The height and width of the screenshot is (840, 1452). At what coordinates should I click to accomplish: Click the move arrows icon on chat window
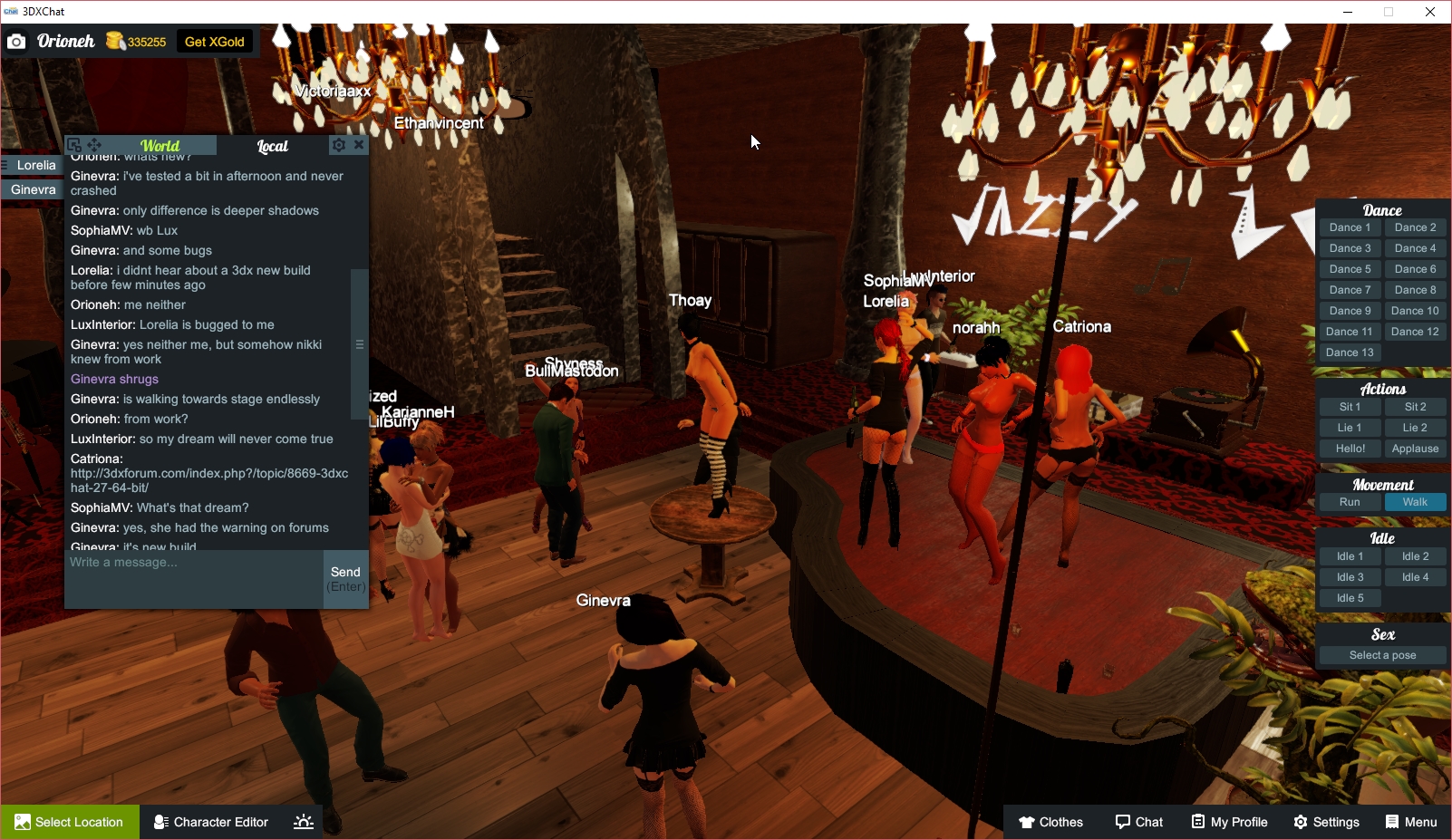[x=92, y=144]
